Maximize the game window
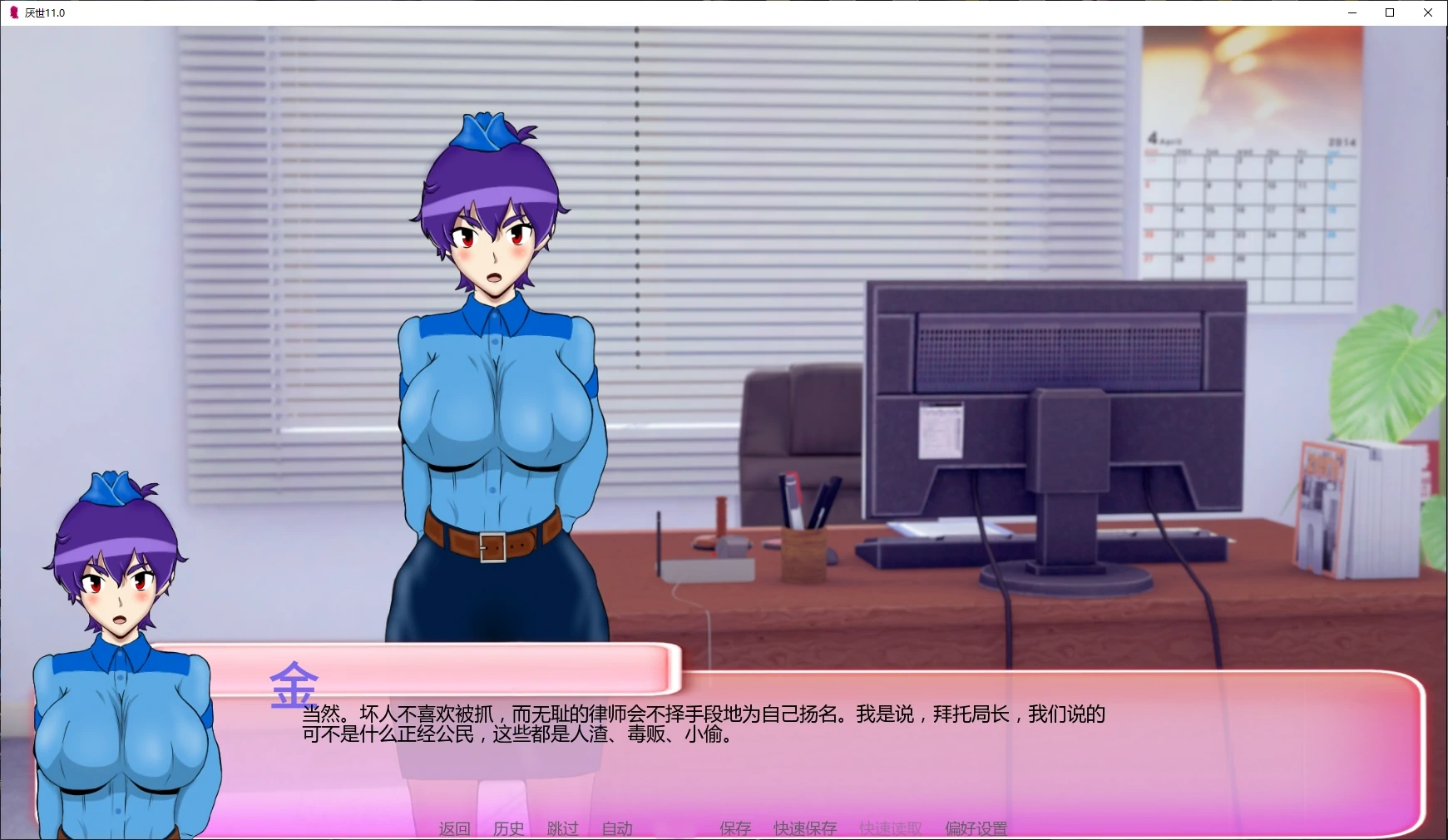1448x840 pixels. [x=1389, y=12]
